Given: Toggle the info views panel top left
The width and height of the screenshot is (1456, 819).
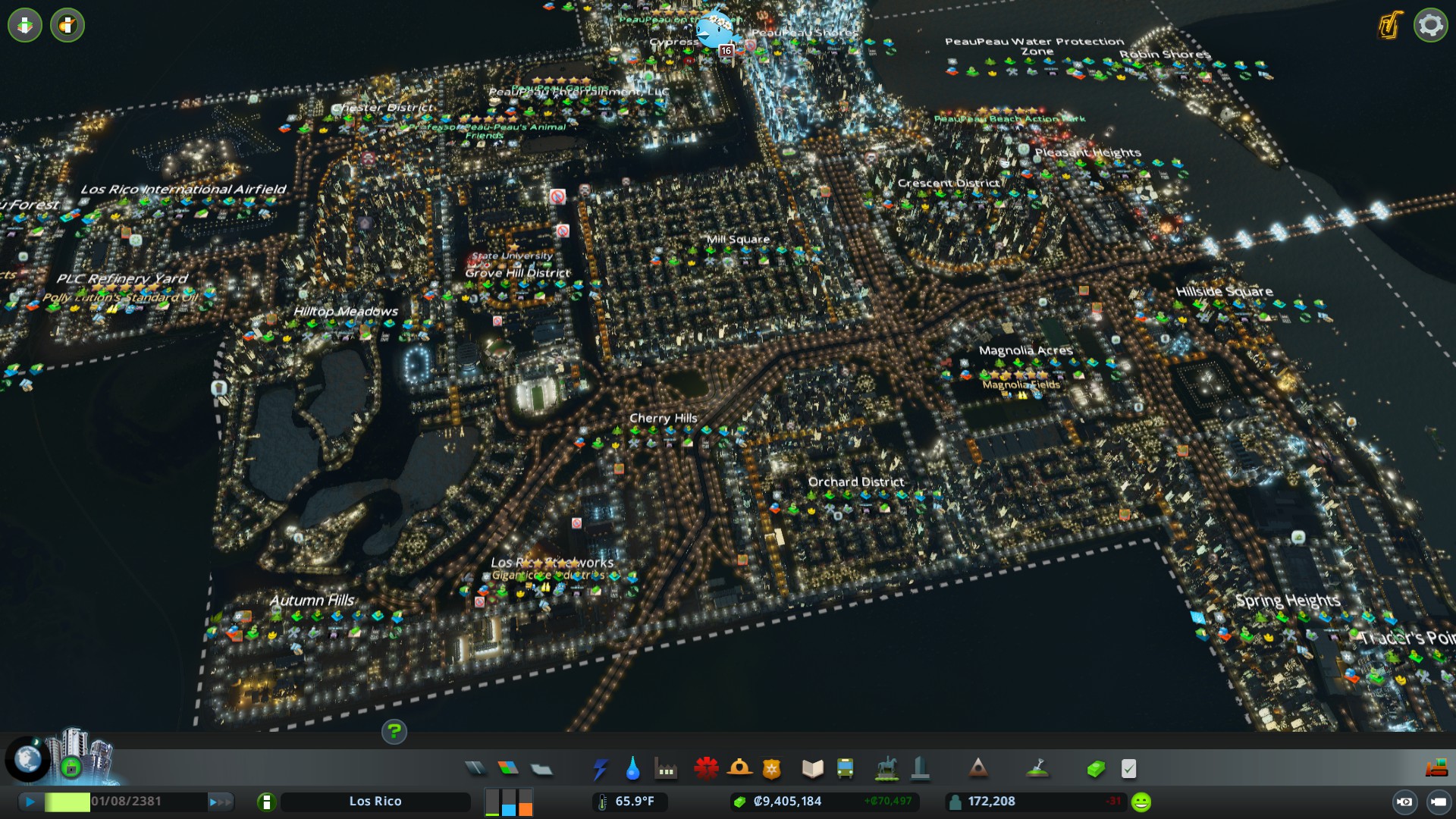Looking at the screenshot, I should pos(24,25).
